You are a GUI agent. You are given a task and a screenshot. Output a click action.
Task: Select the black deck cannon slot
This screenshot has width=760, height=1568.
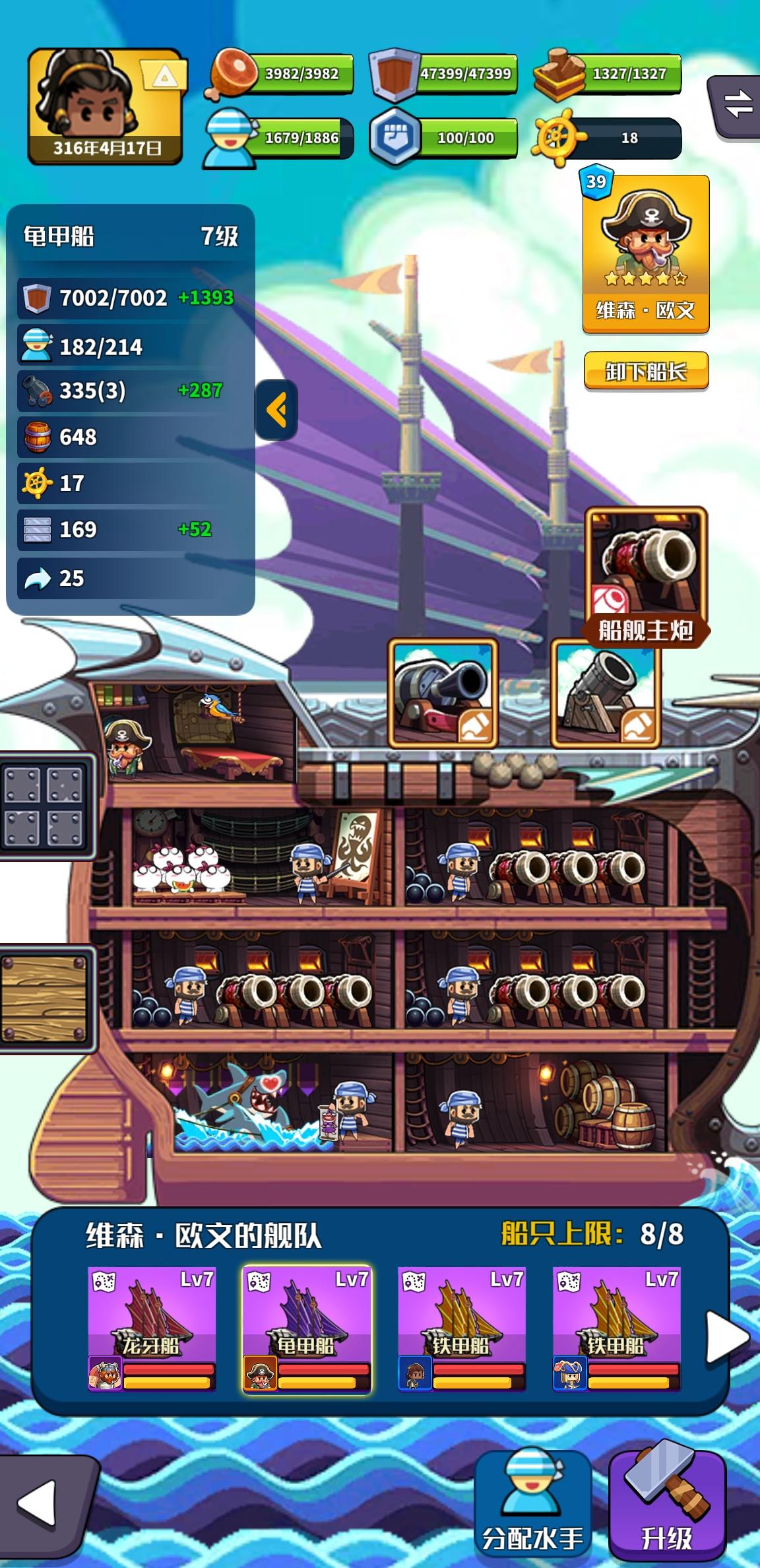click(443, 693)
